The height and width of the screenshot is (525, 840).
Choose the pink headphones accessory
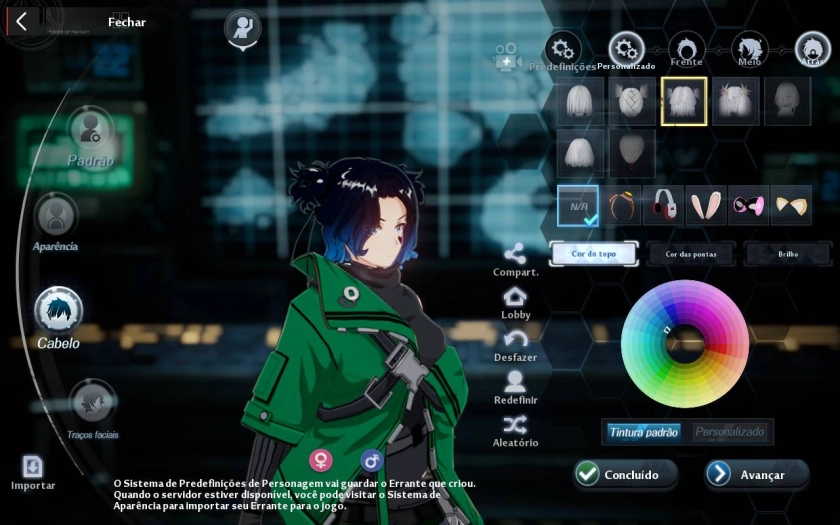662,205
